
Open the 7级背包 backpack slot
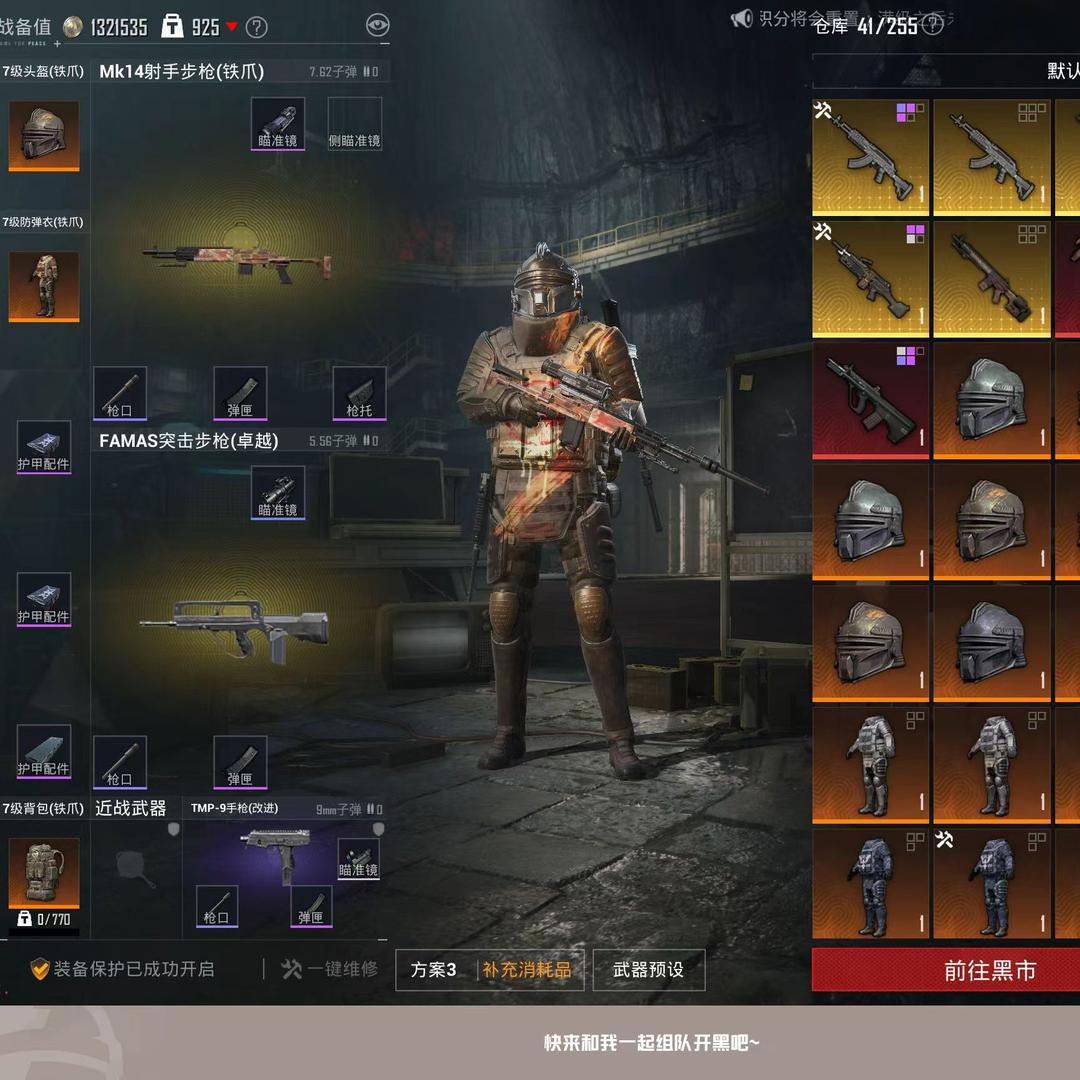coord(44,872)
